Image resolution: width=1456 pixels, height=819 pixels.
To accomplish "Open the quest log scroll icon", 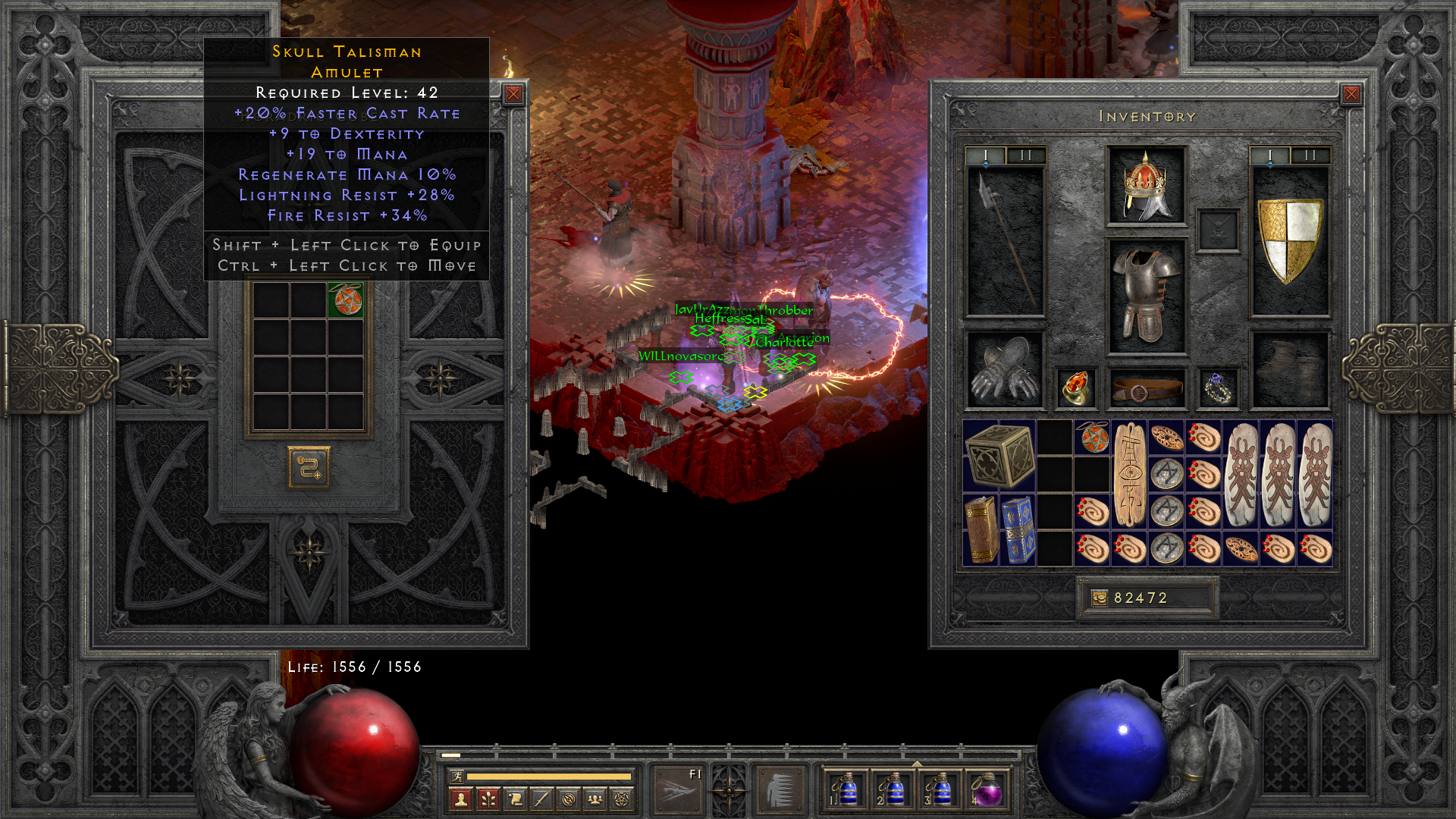I will [x=515, y=799].
